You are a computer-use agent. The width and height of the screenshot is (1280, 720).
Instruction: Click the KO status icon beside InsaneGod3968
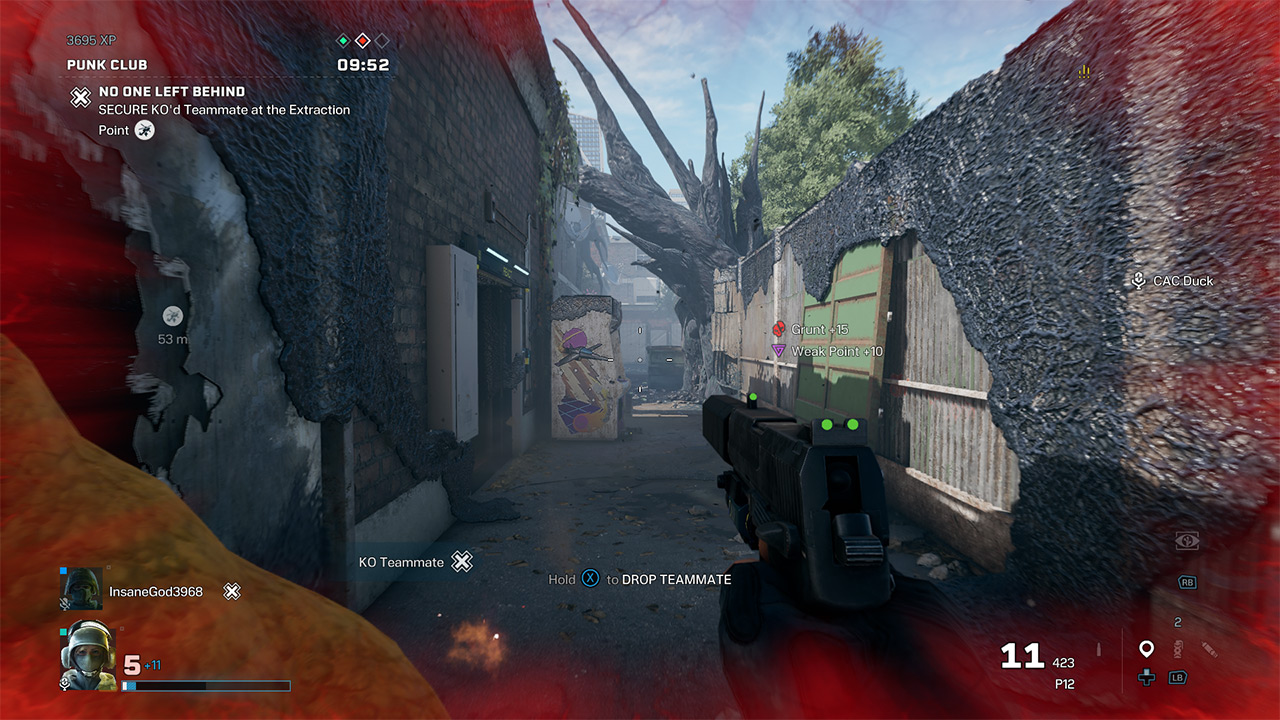point(232,592)
